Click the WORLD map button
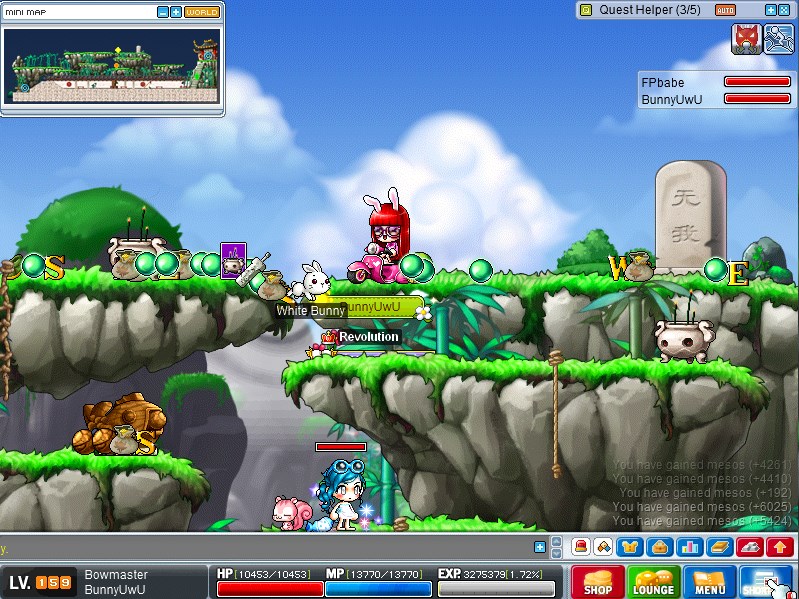 pyautogui.click(x=202, y=12)
